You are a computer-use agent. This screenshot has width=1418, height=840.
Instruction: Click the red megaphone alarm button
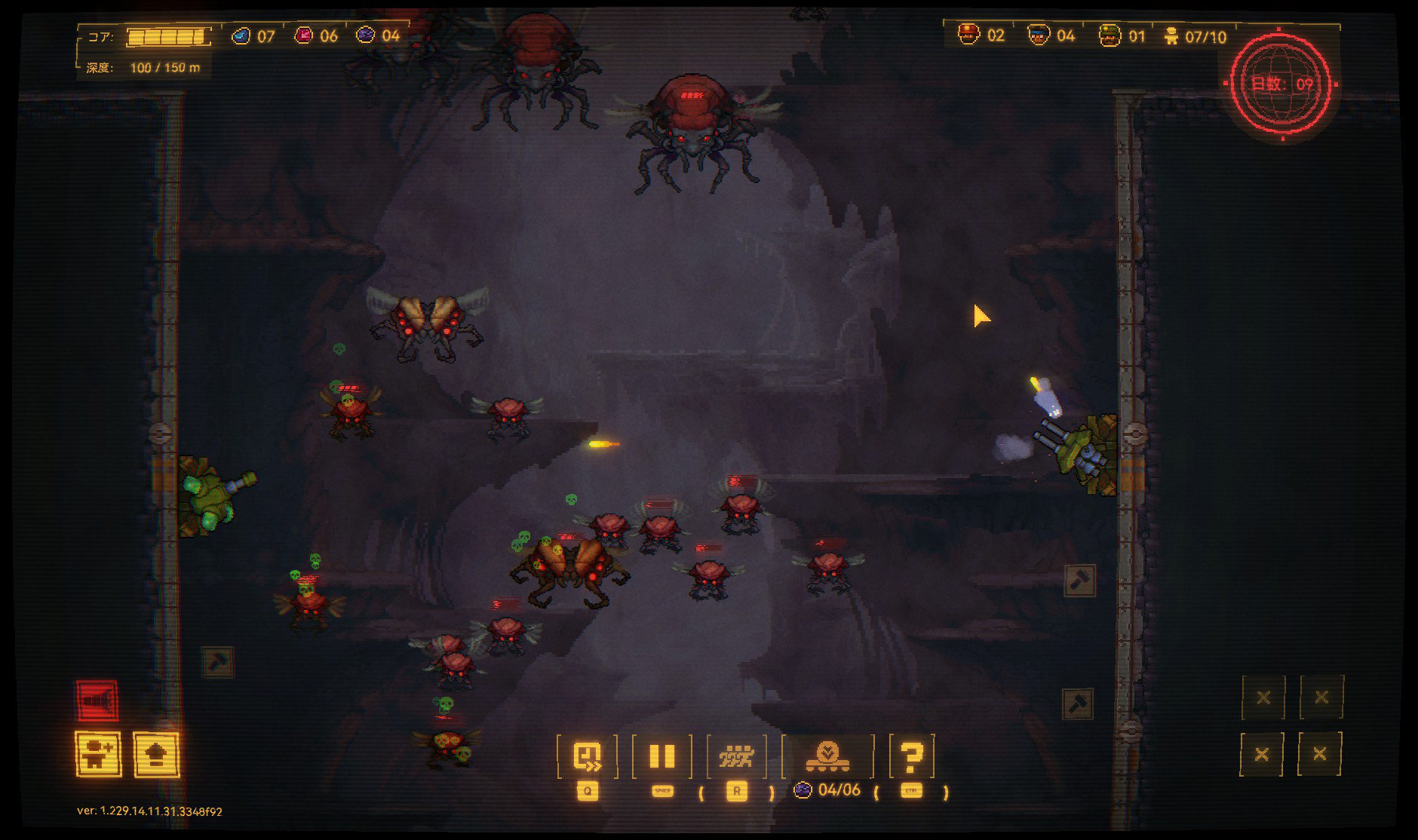pos(97,701)
